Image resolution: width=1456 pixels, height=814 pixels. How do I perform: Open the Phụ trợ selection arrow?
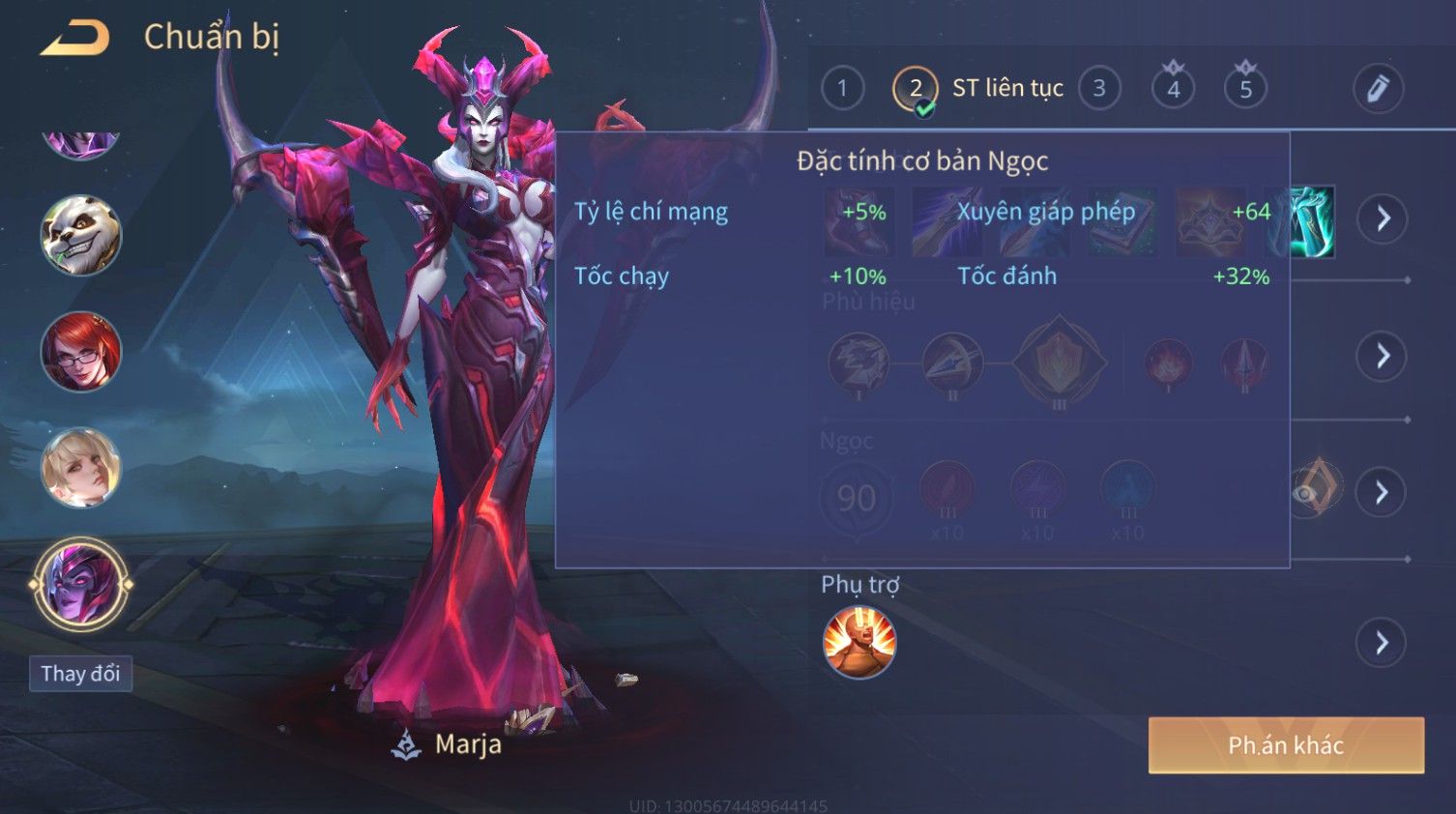1383,643
